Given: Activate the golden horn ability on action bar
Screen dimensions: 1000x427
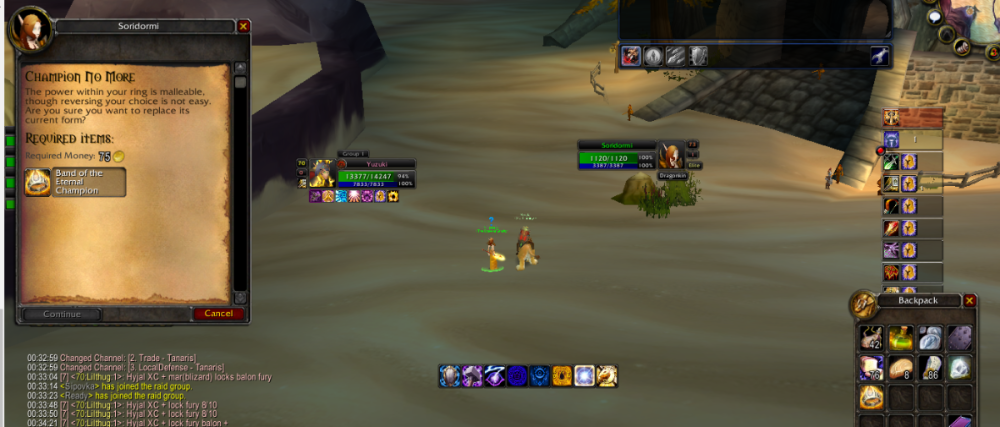Looking at the screenshot, I should (x=606, y=376).
